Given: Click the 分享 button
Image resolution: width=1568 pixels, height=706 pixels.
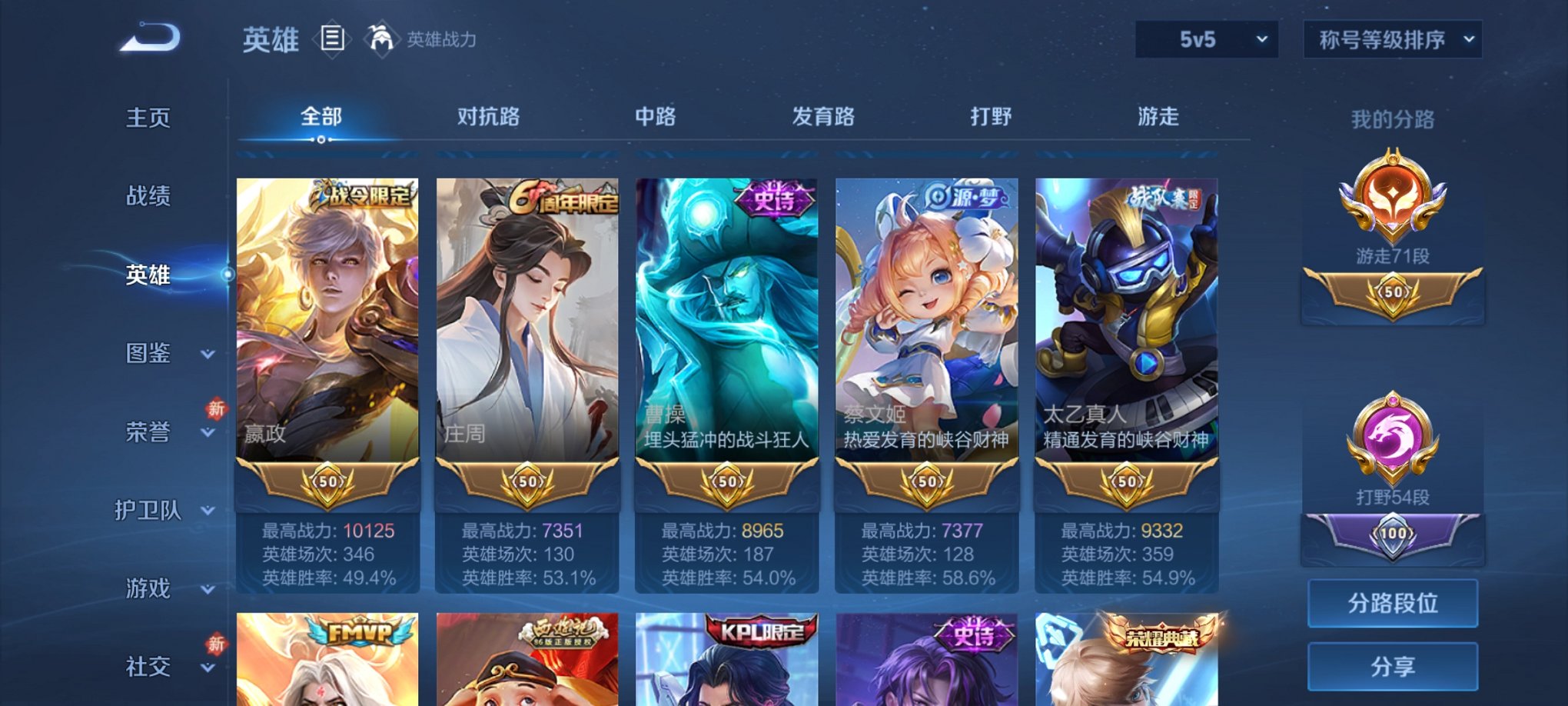Looking at the screenshot, I should click(x=1392, y=666).
